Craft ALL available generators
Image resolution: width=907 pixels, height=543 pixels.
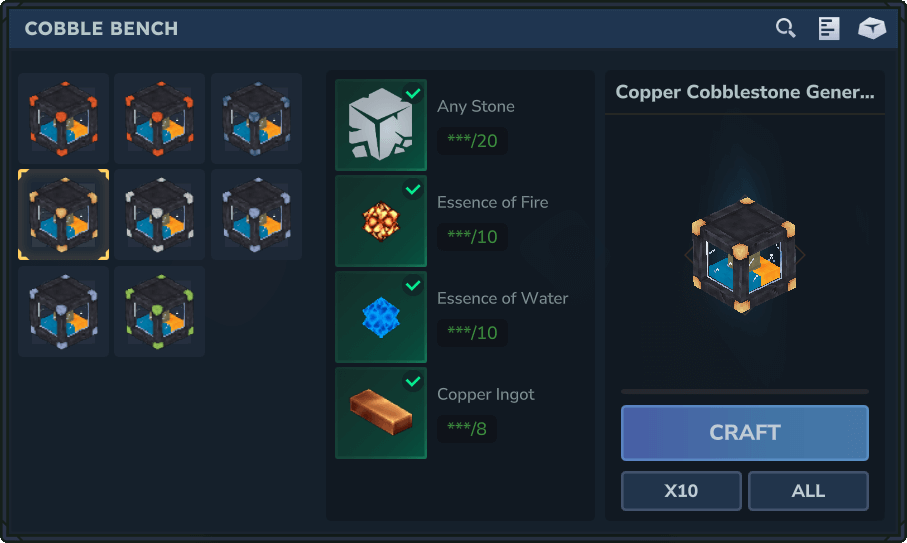coord(808,491)
